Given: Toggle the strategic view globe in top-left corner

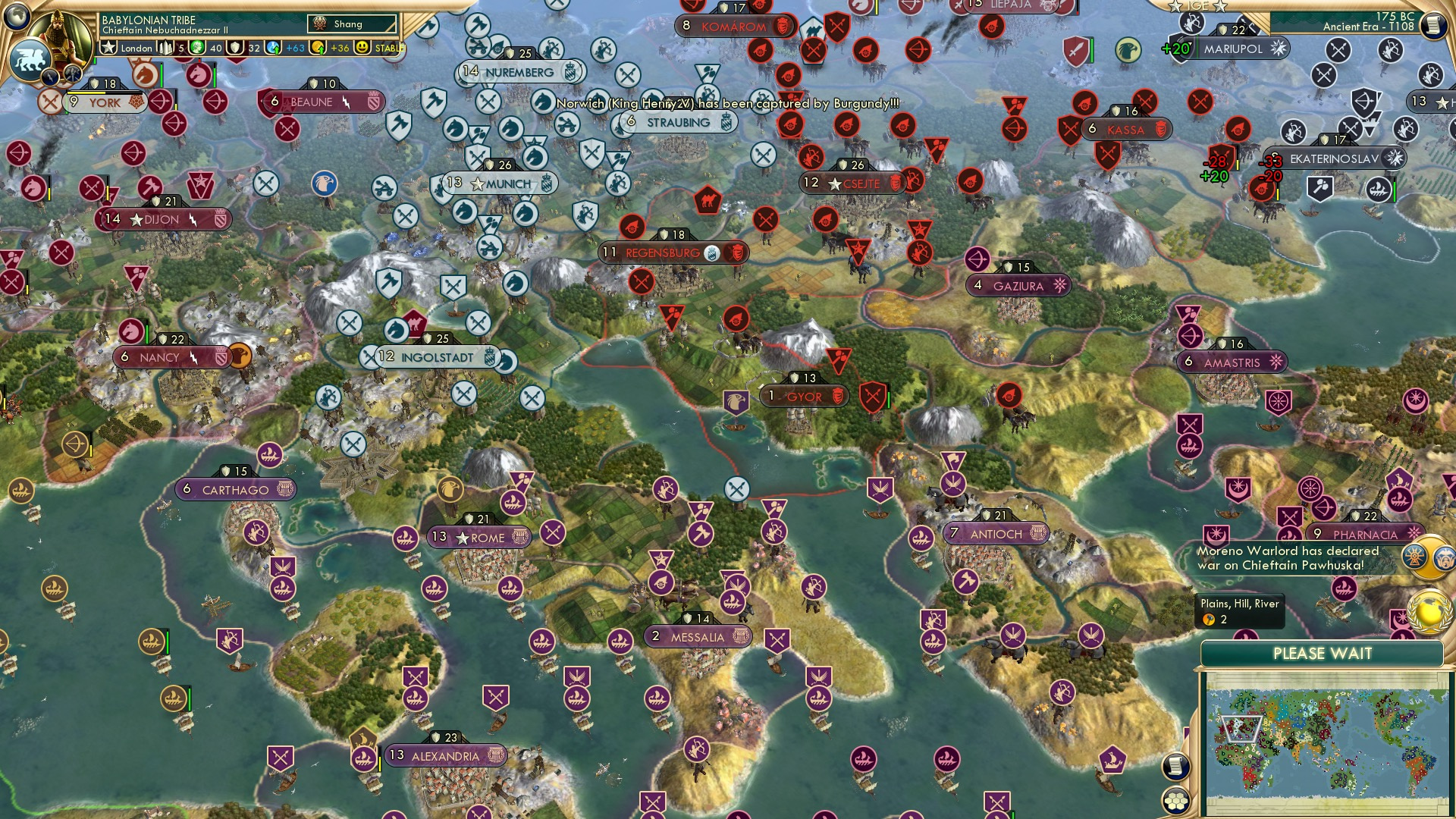Looking at the screenshot, I should click(16, 17).
